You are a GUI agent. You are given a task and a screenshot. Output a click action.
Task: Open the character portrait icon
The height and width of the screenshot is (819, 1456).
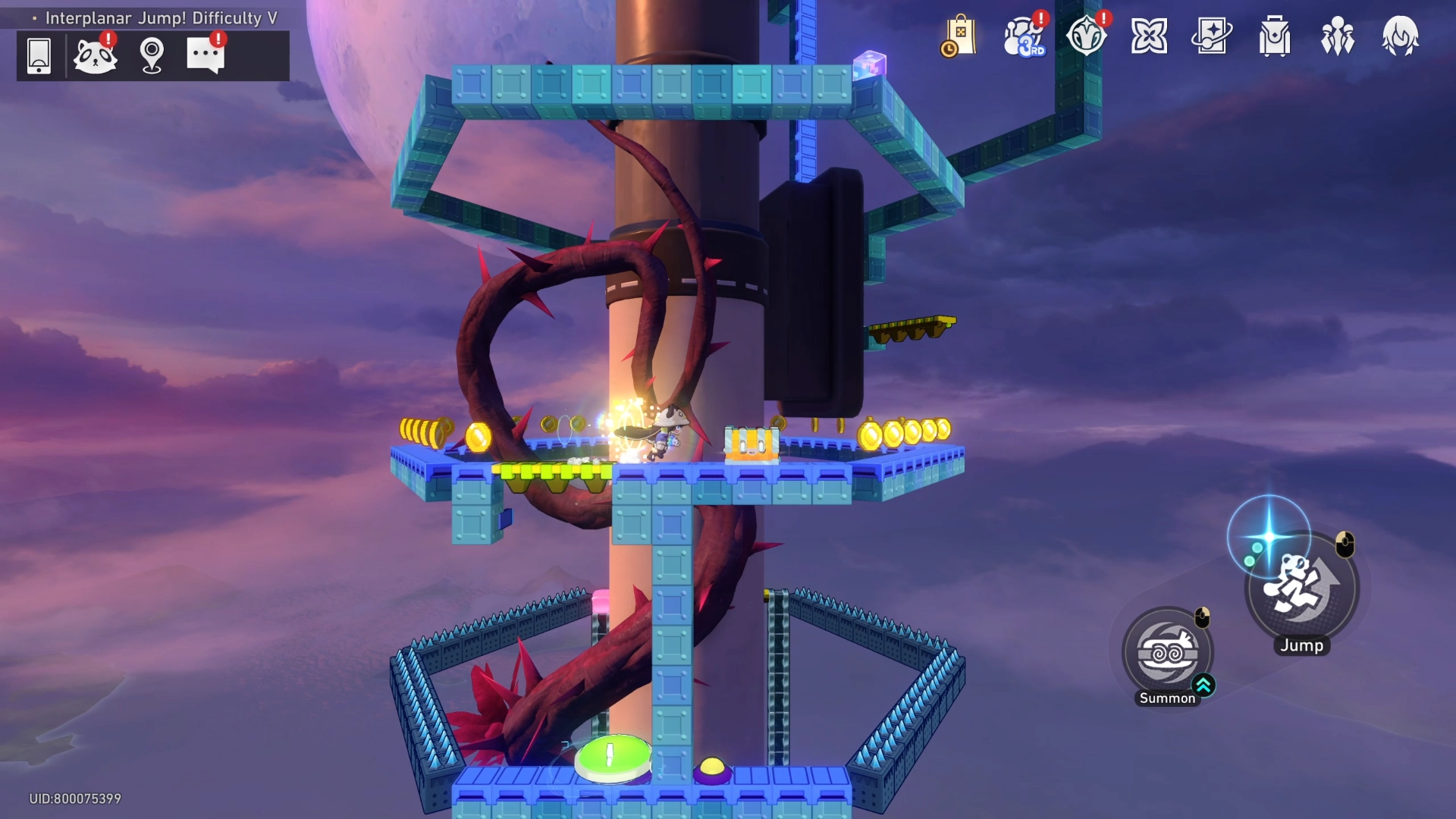coord(1400,36)
